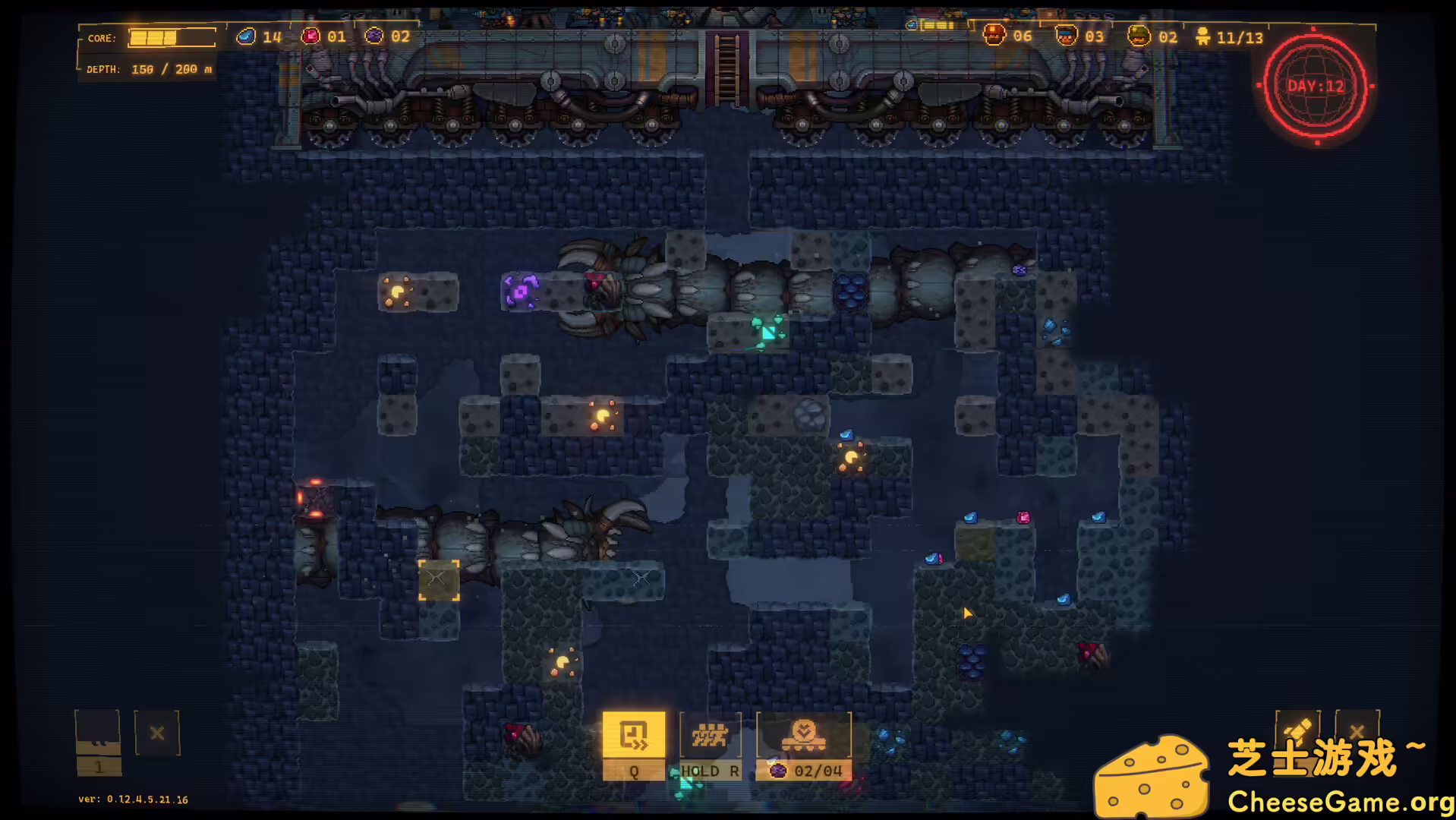Click the CORE charge progress bar
The image size is (1456, 820).
(172, 37)
